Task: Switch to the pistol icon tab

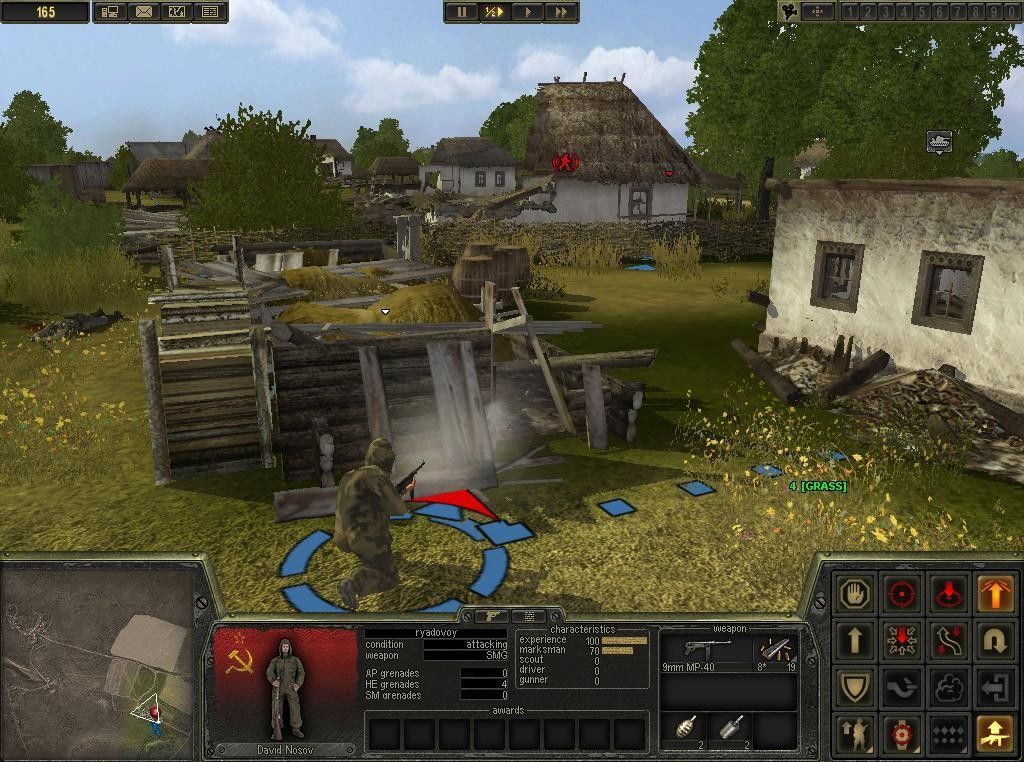Action: pyautogui.click(x=493, y=617)
